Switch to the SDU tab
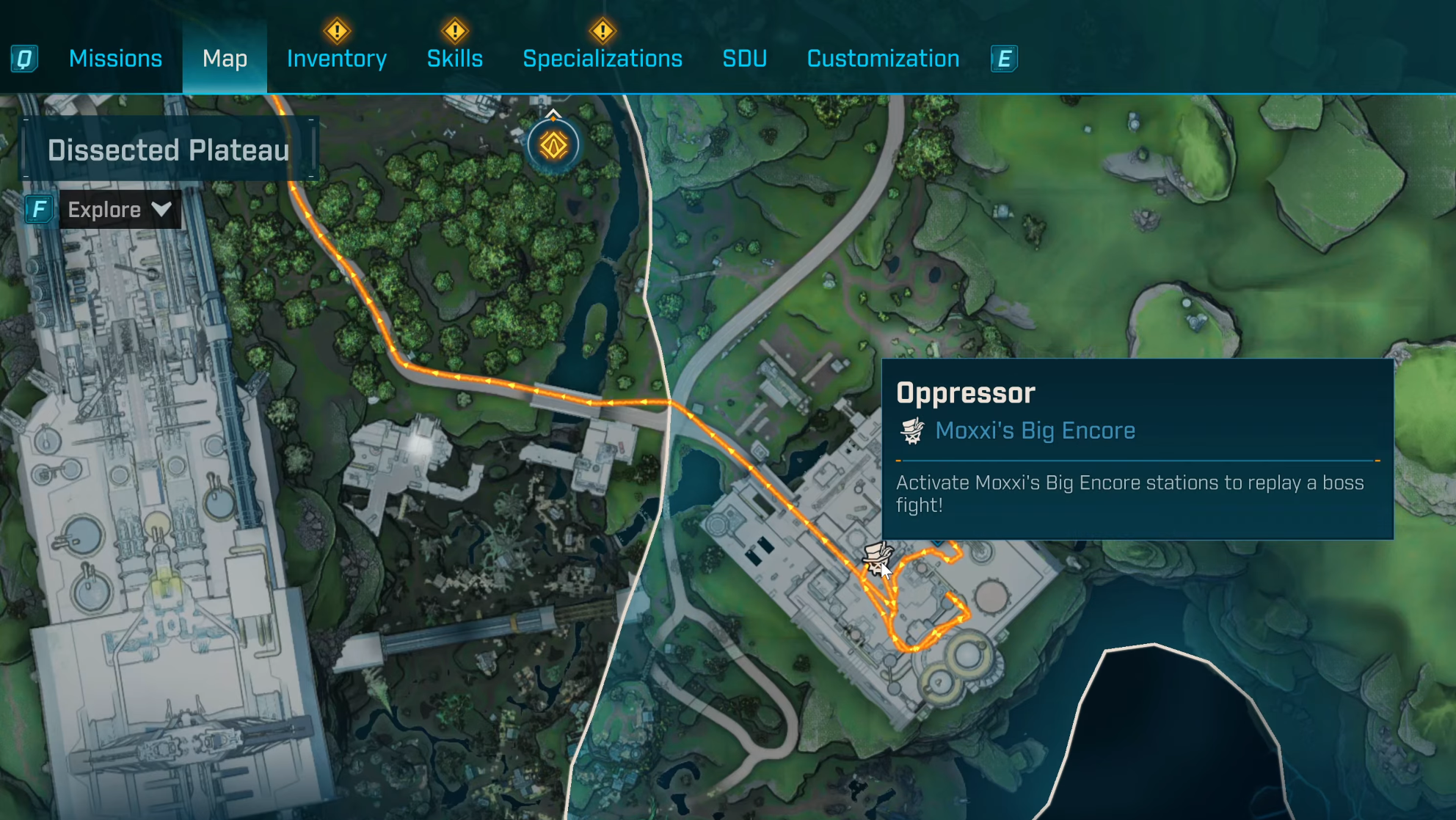Screen dimensions: 1456x820 744,59
